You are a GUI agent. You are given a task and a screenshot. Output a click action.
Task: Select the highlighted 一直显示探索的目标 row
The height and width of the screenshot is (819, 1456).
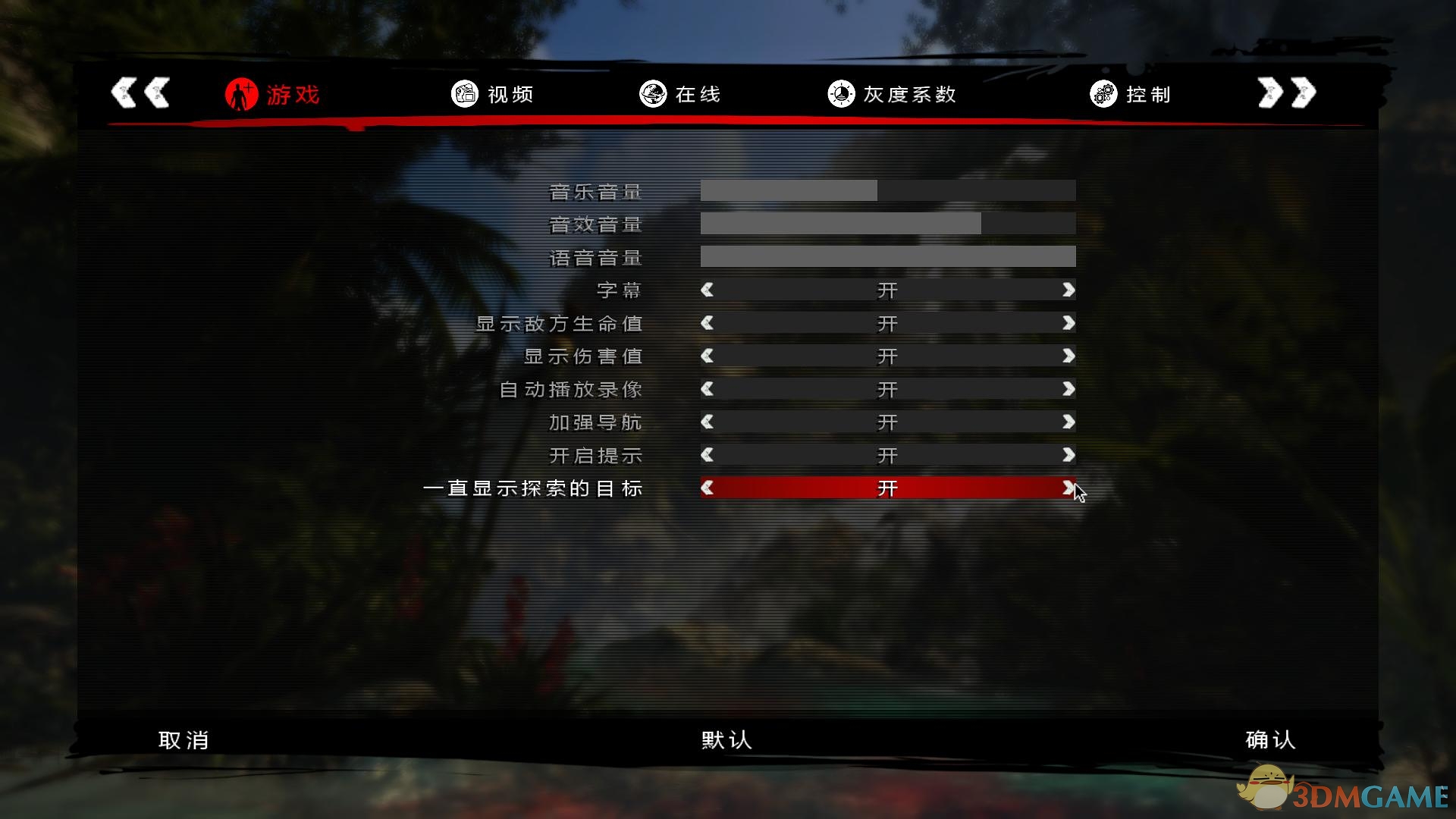887,488
